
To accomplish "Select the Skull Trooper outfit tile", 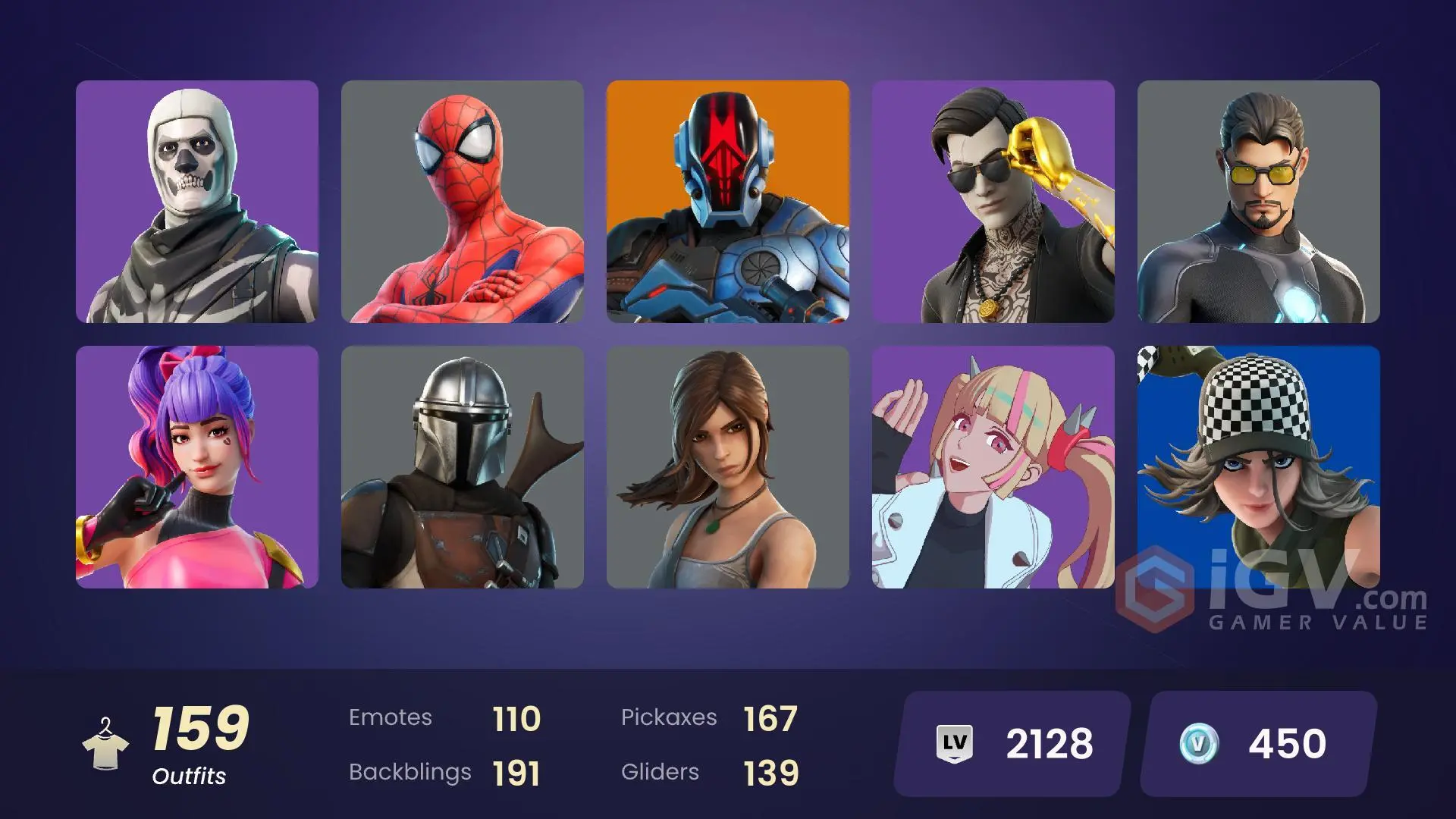I will pyautogui.click(x=197, y=202).
